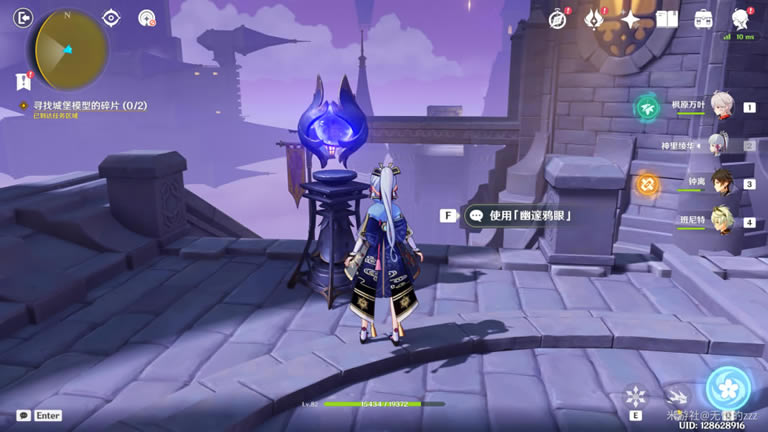The height and width of the screenshot is (432, 768).
Task: Open the compass events icon
Action: click(558, 19)
